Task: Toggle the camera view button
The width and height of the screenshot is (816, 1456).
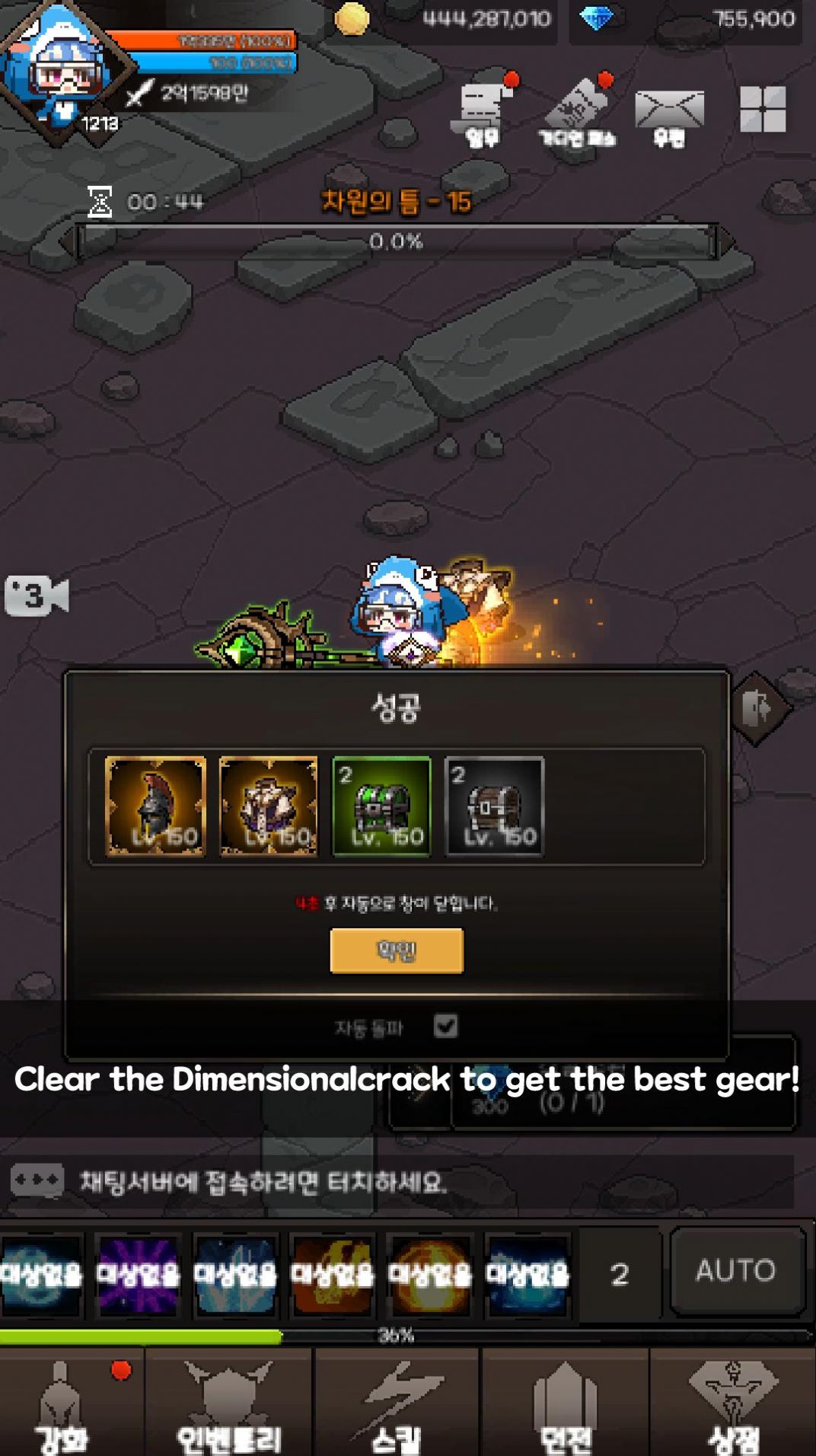Action: (37, 595)
